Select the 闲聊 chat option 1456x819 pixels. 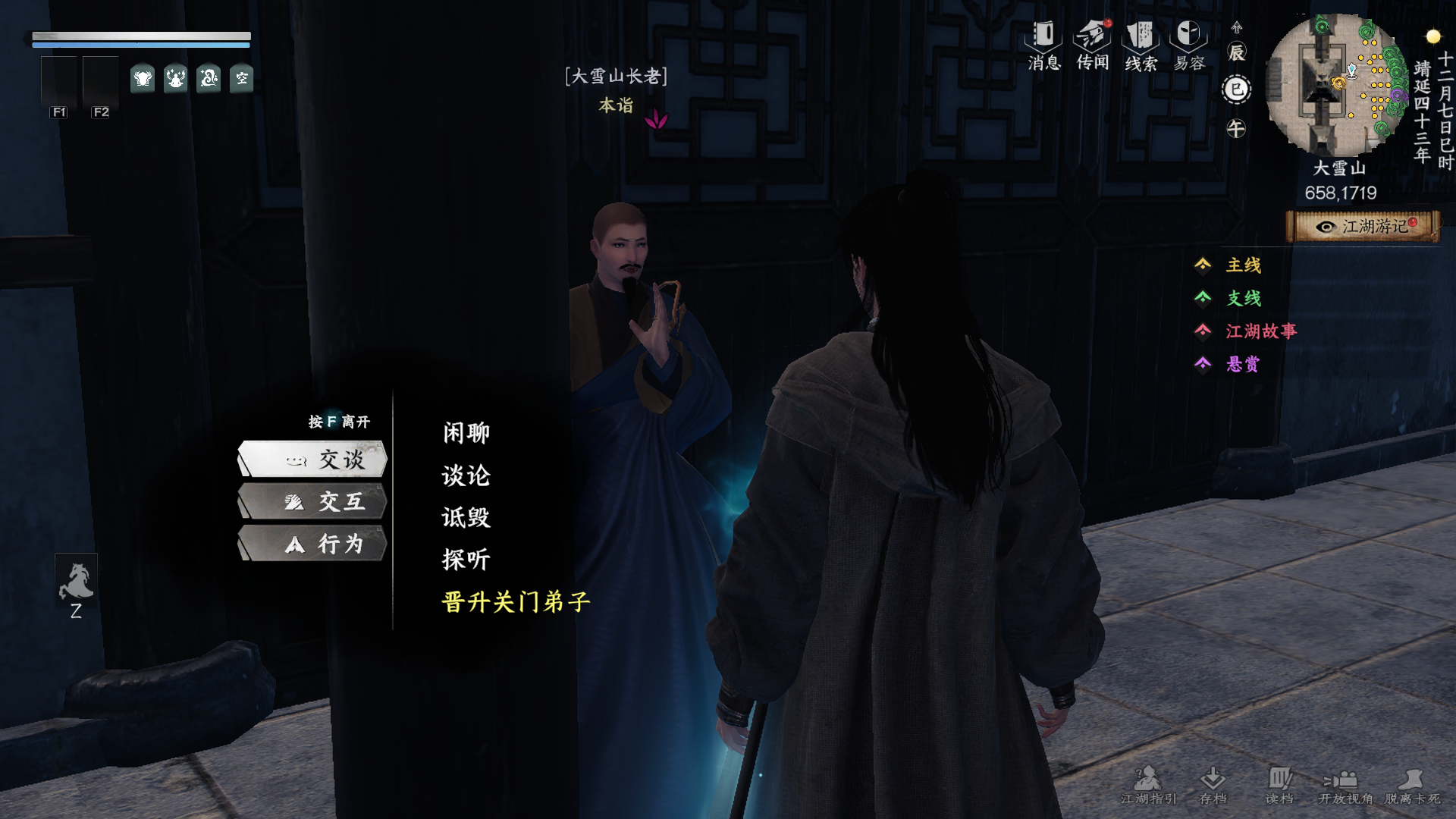[464, 431]
